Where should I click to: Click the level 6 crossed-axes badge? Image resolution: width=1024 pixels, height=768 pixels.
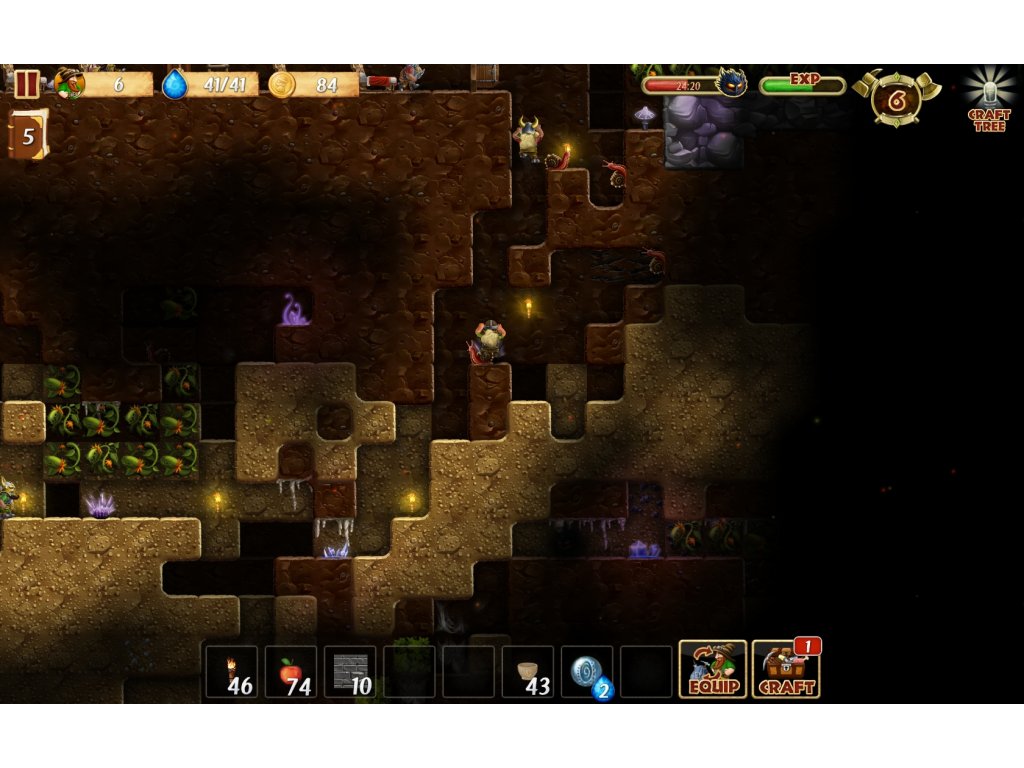[x=896, y=98]
